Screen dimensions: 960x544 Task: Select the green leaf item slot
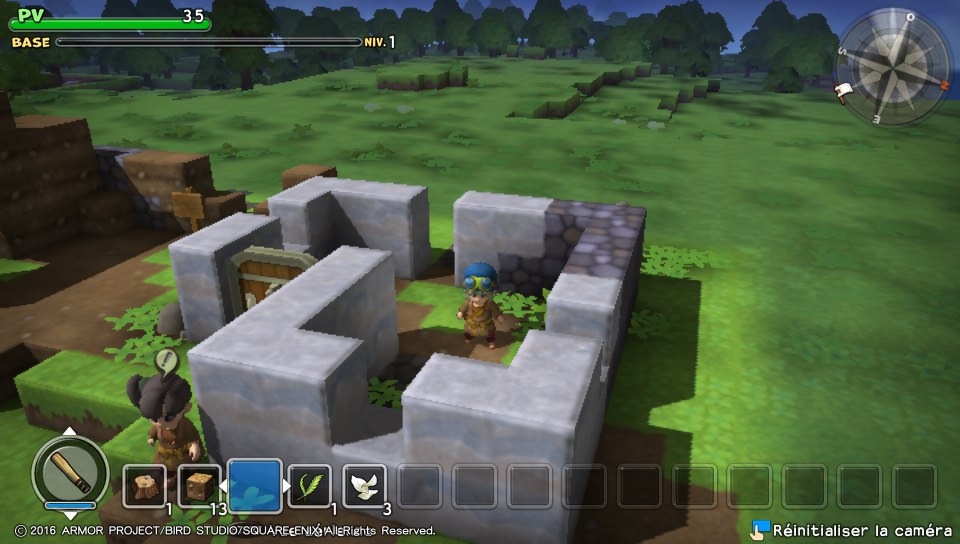(x=309, y=486)
